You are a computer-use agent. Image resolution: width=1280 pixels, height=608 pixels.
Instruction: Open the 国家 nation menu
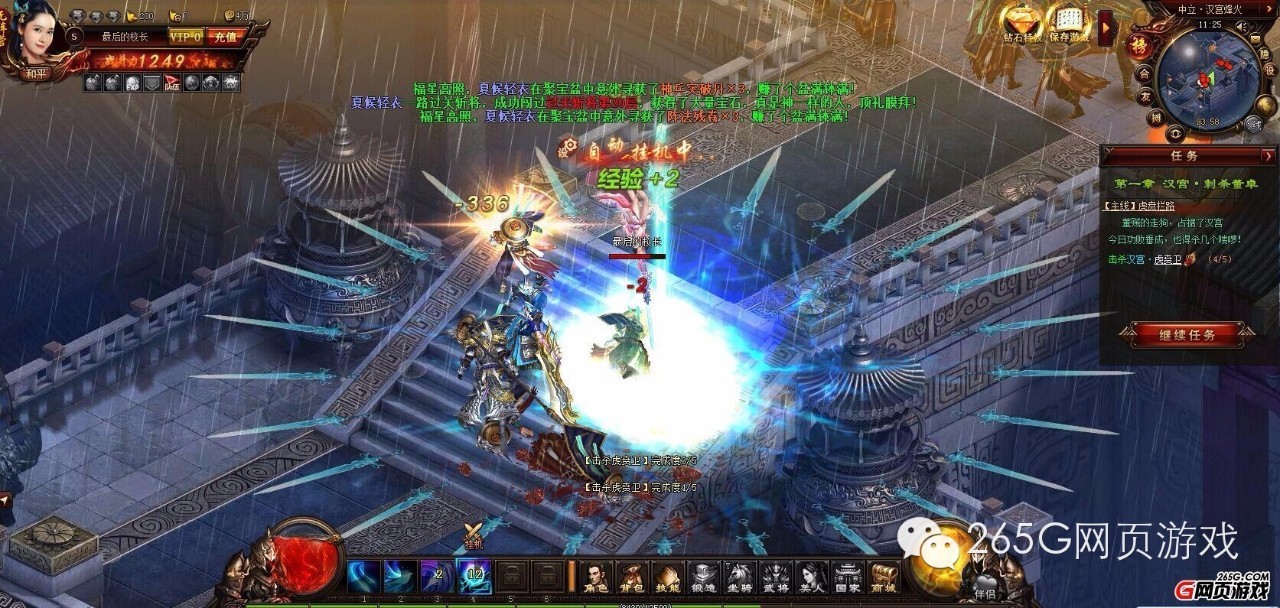coord(847,577)
